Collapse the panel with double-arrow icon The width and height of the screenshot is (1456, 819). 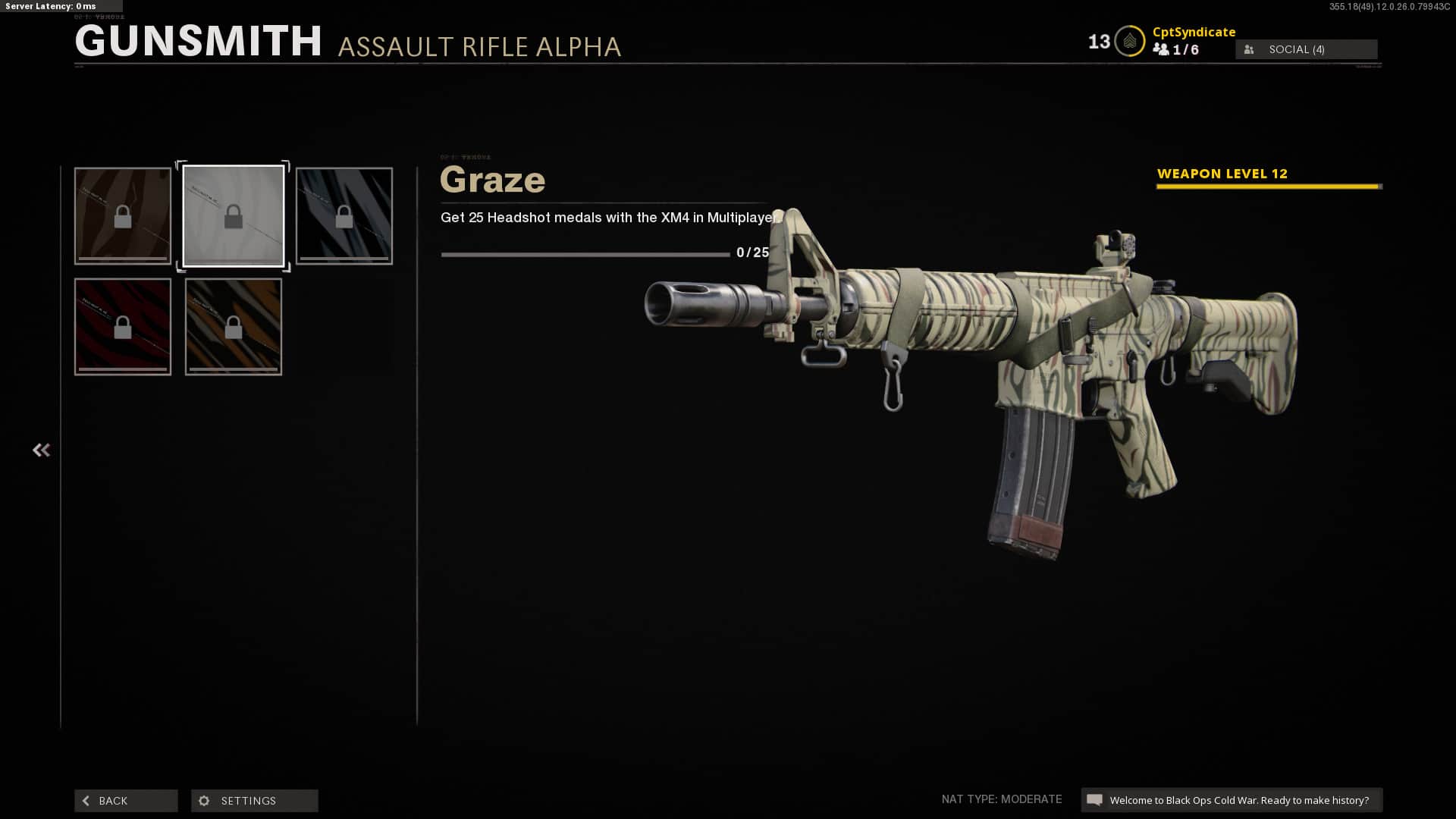click(x=41, y=450)
